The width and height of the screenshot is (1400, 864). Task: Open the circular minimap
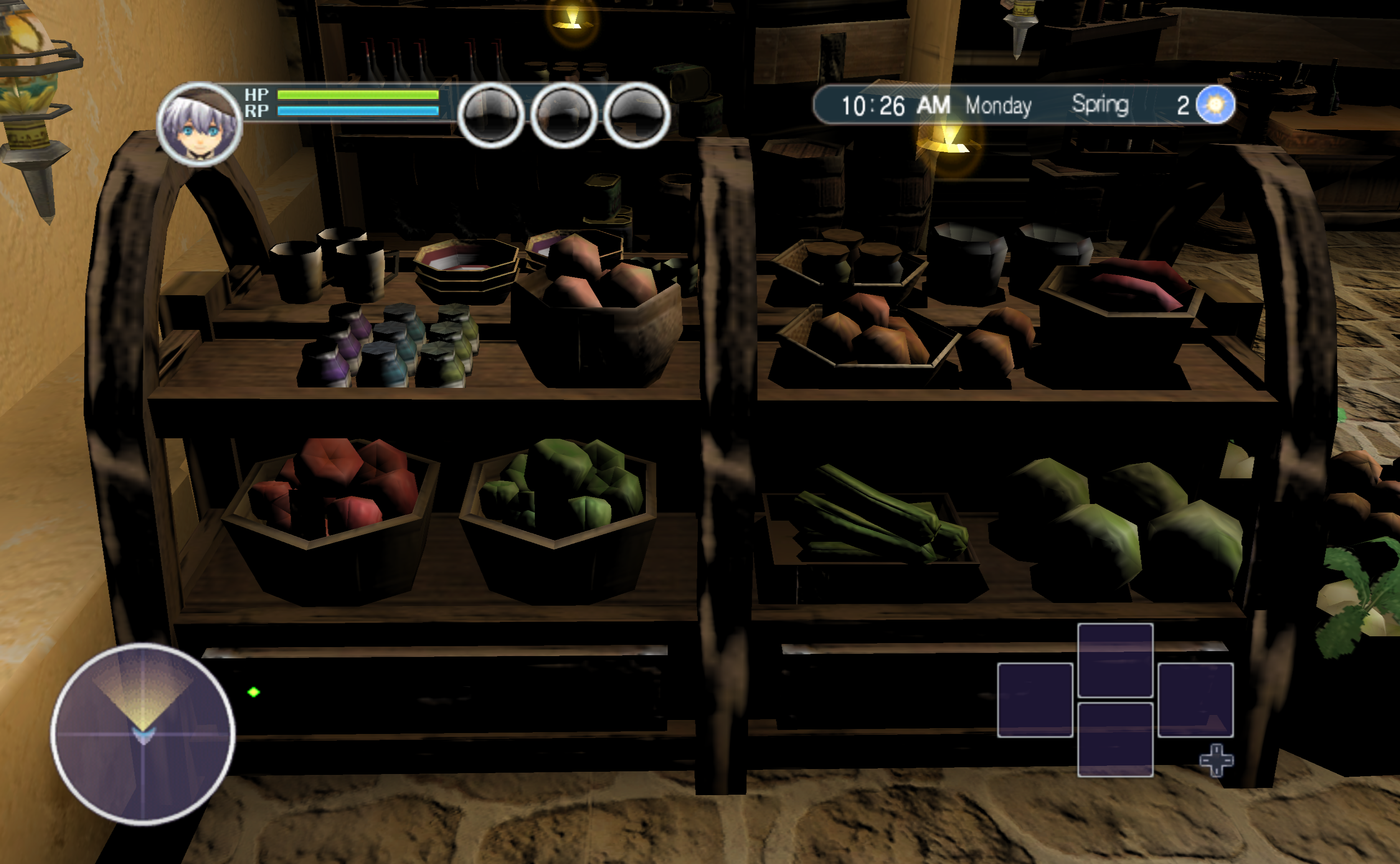pyautogui.click(x=143, y=733)
